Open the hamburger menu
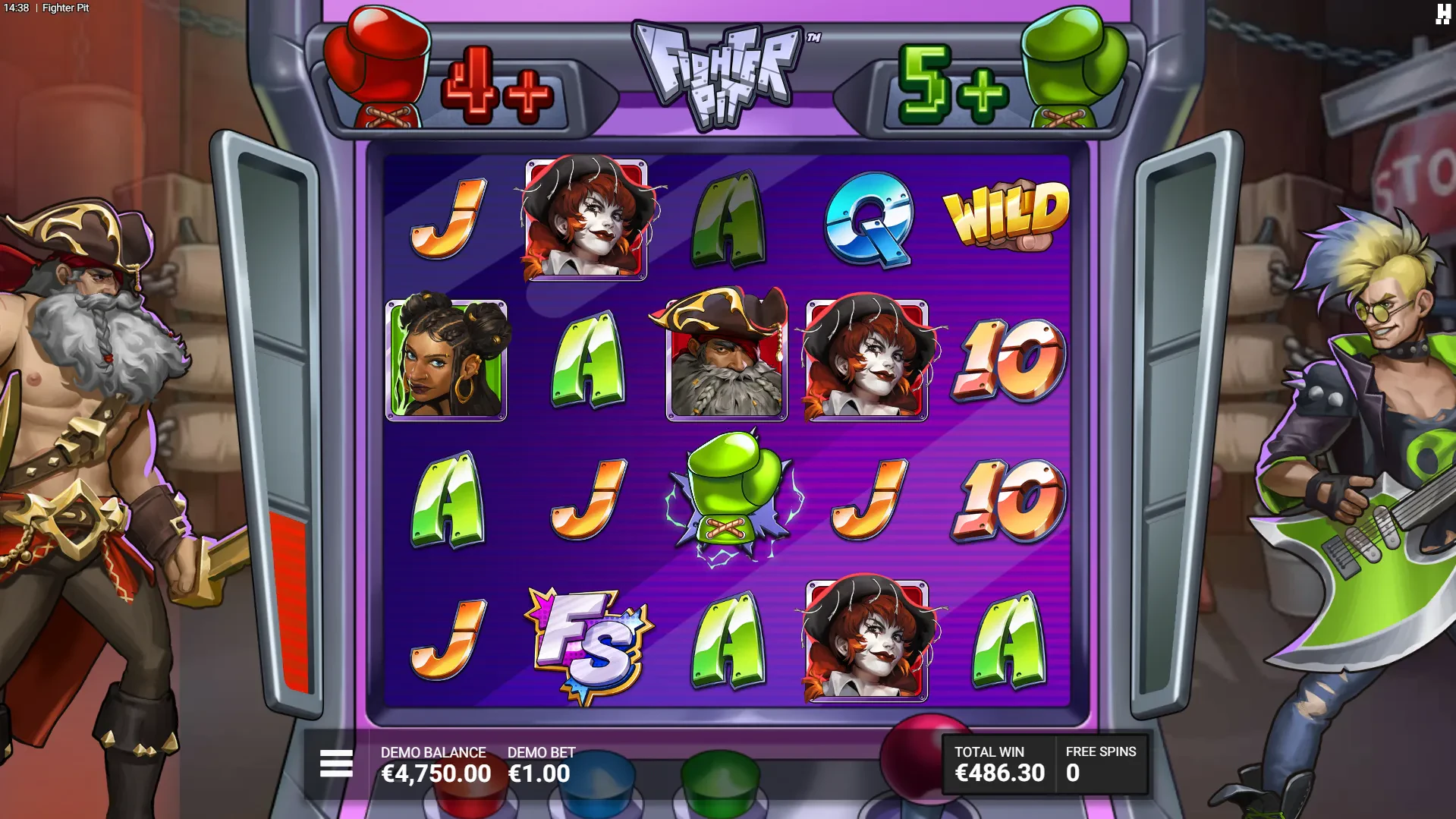 [336, 764]
